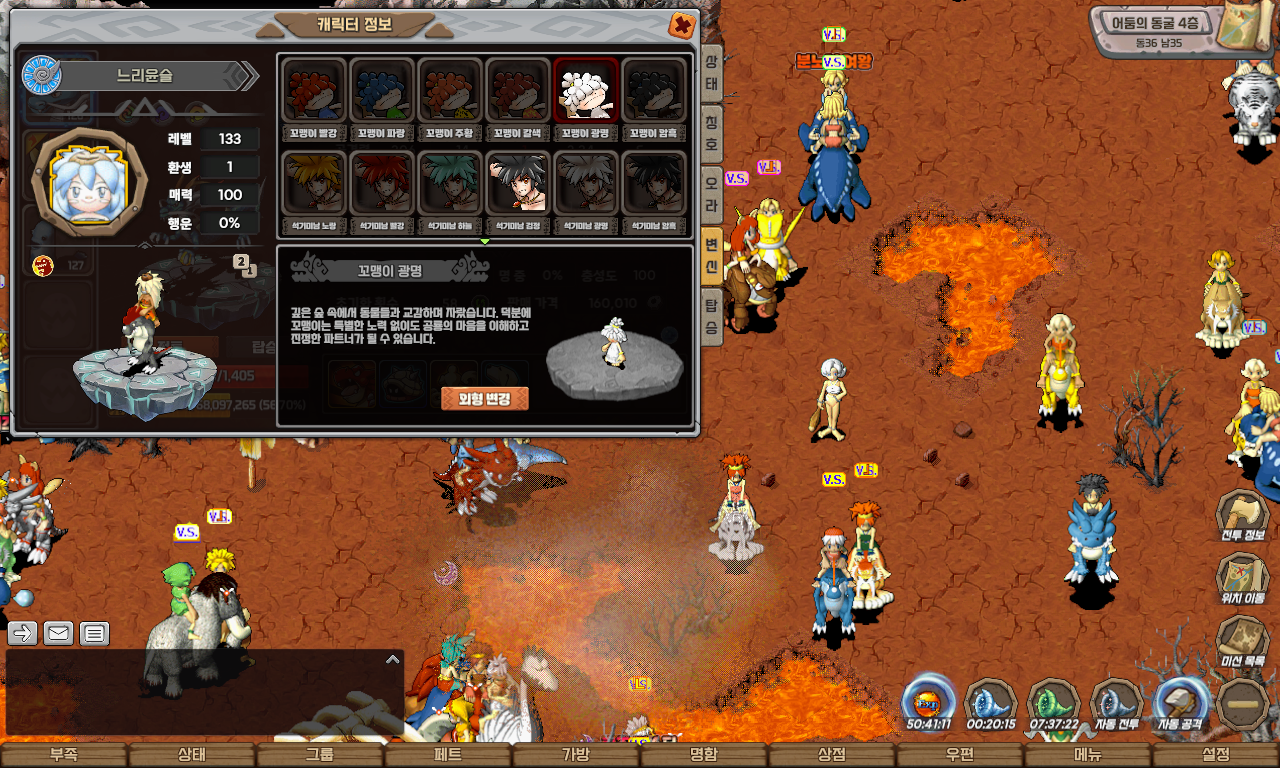Image resolution: width=1280 pixels, height=768 pixels.
Task: Open the 설정 menu
Action: click(x=1216, y=755)
